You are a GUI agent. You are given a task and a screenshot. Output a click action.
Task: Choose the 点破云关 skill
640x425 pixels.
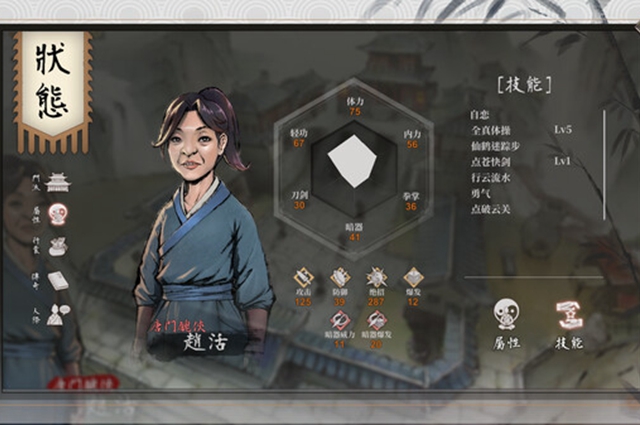coord(491,209)
